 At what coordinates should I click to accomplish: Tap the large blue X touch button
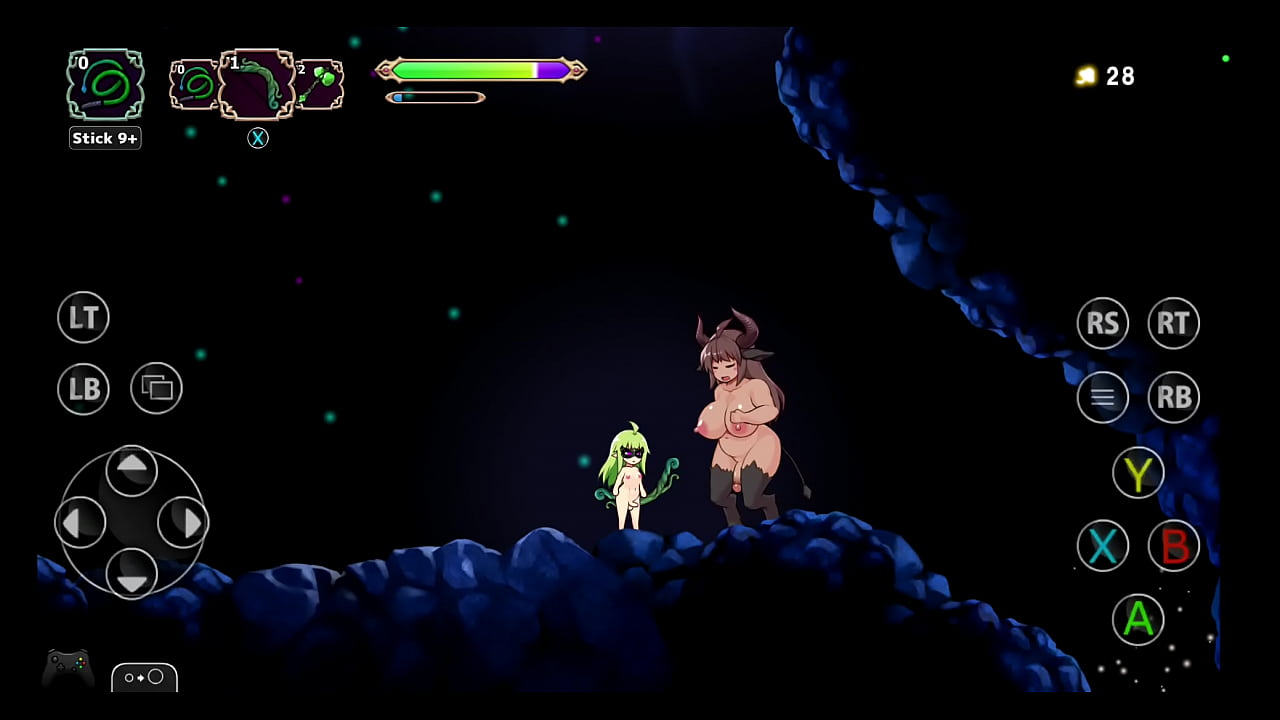point(1102,546)
